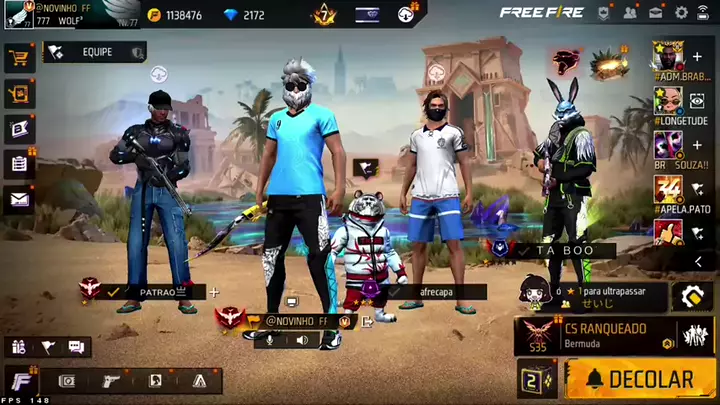Collapse the friends sidebar arrow
720x405 pixels.
coord(698,262)
